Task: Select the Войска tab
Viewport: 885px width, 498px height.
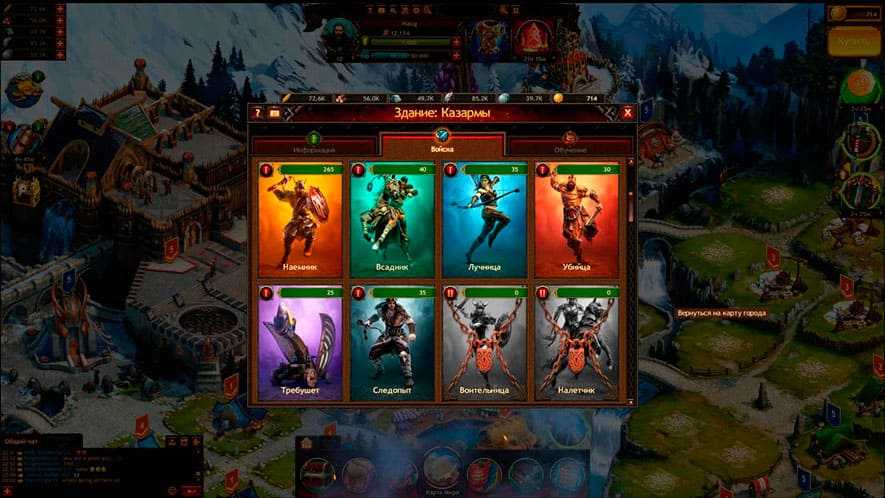Action: click(x=442, y=144)
